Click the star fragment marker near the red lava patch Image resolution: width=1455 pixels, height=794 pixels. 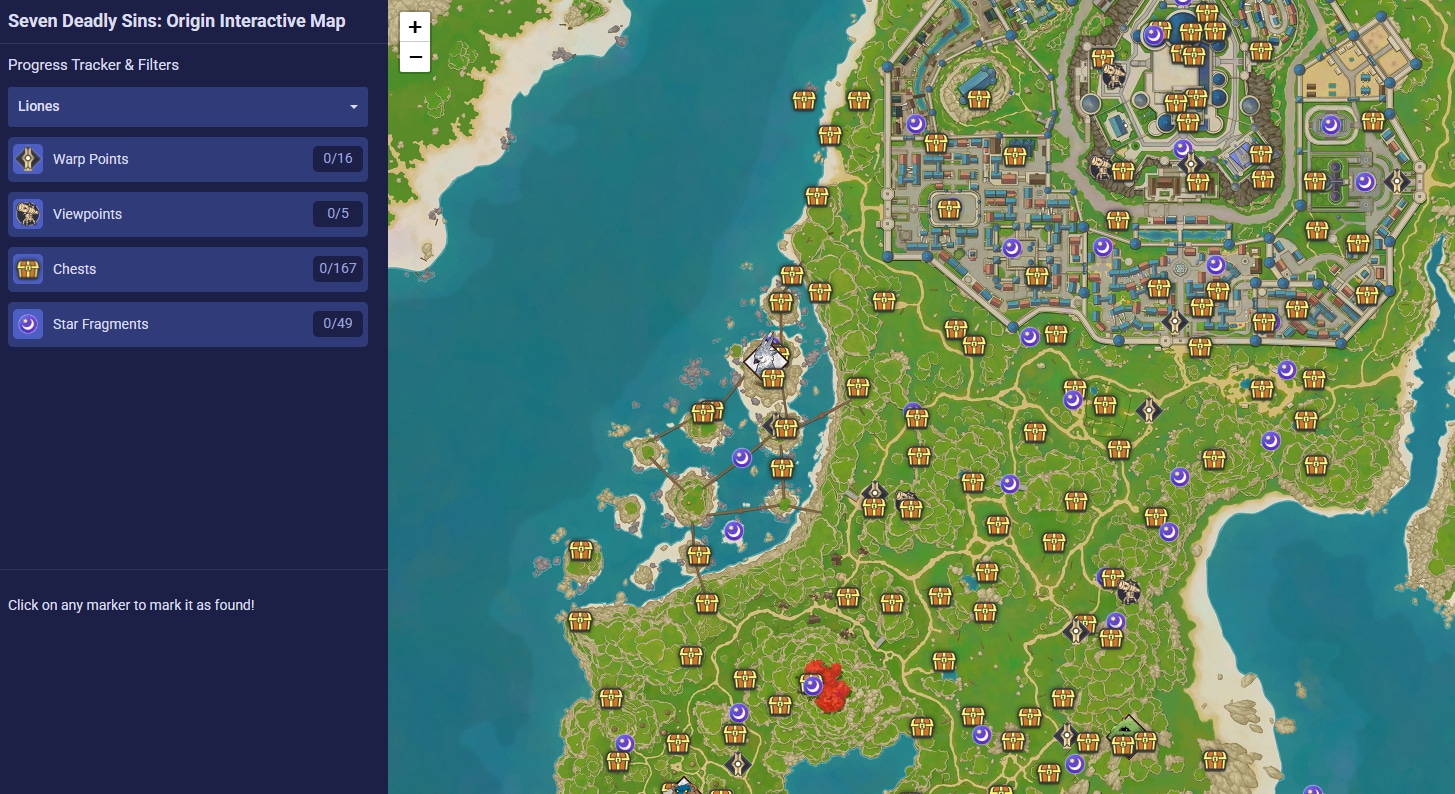click(810, 684)
